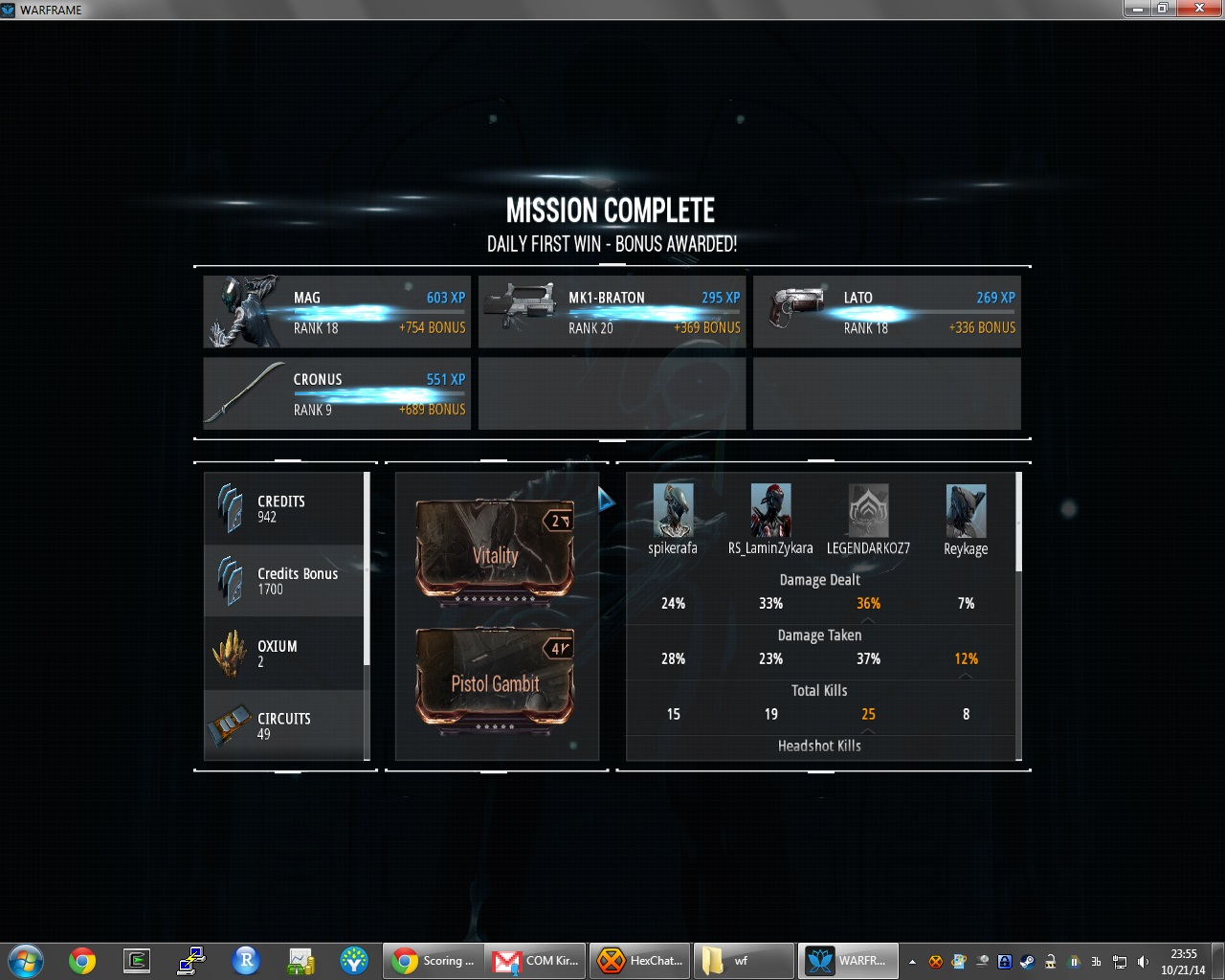Screen dimensions: 1225x980
Task: Inspect the Pistol Gambit mod card
Action: click(495, 679)
